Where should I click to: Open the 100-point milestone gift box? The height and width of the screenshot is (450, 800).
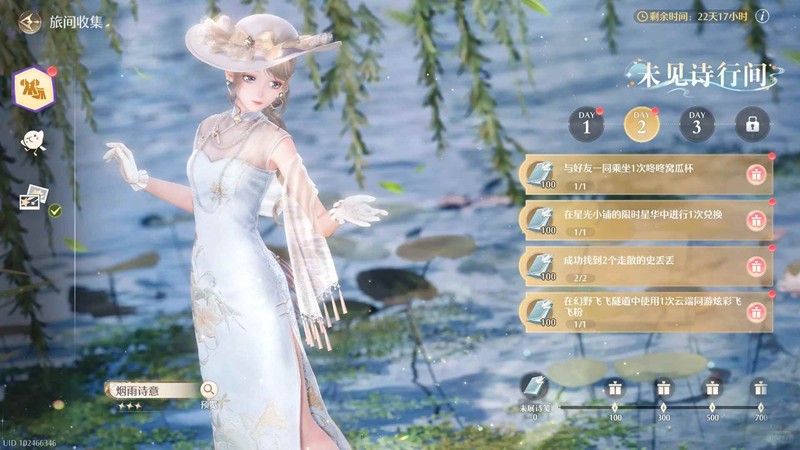click(x=615, y=389)
